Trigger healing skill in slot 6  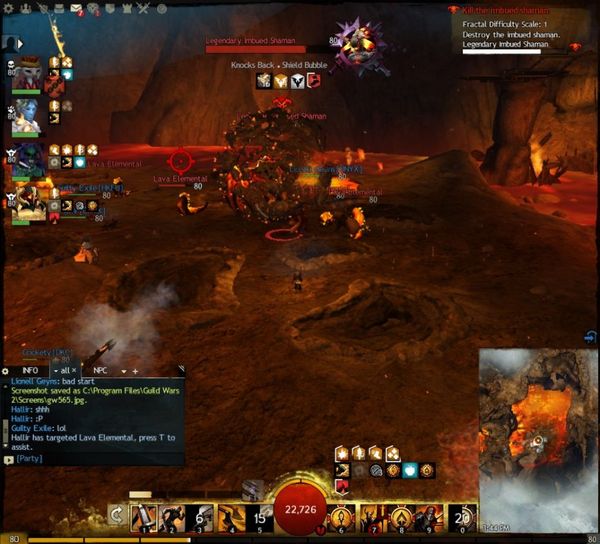click(x=343, y=518)
